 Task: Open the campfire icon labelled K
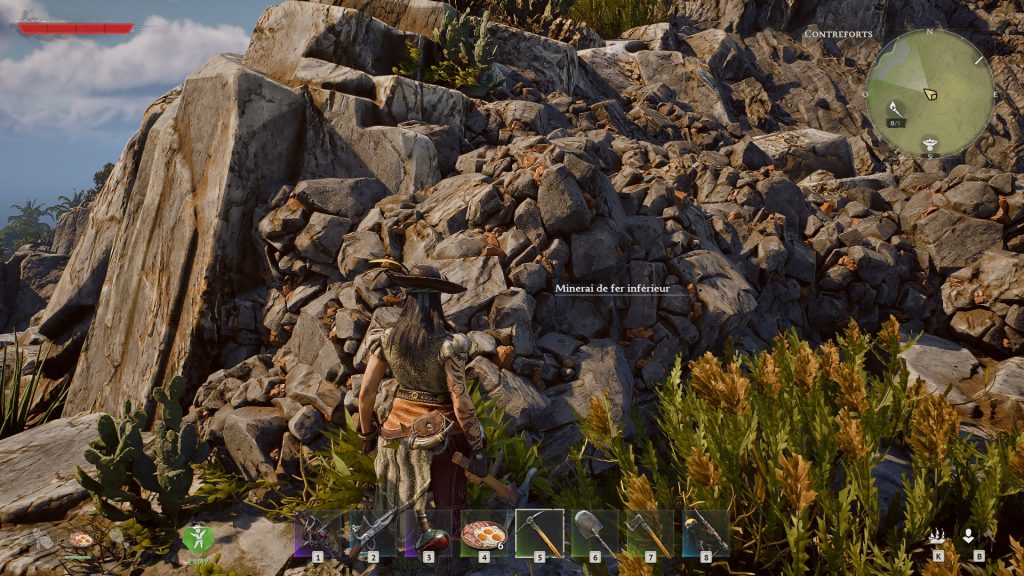(937, 537)
